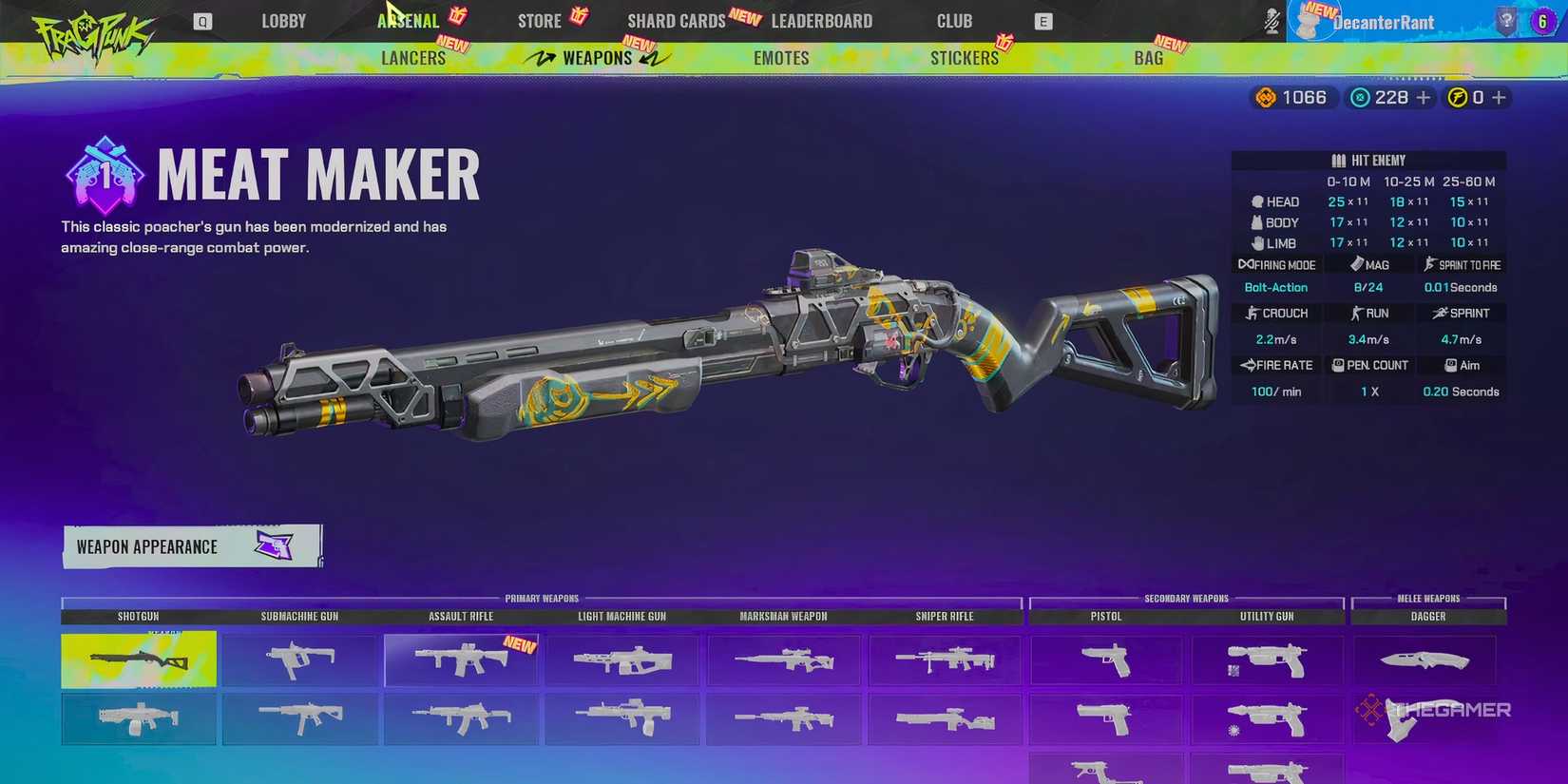Click the purple wing icon on Weapon Appearance
Image resolution: width=1568 pixels, height=784 pixels.
pos(276,545)
